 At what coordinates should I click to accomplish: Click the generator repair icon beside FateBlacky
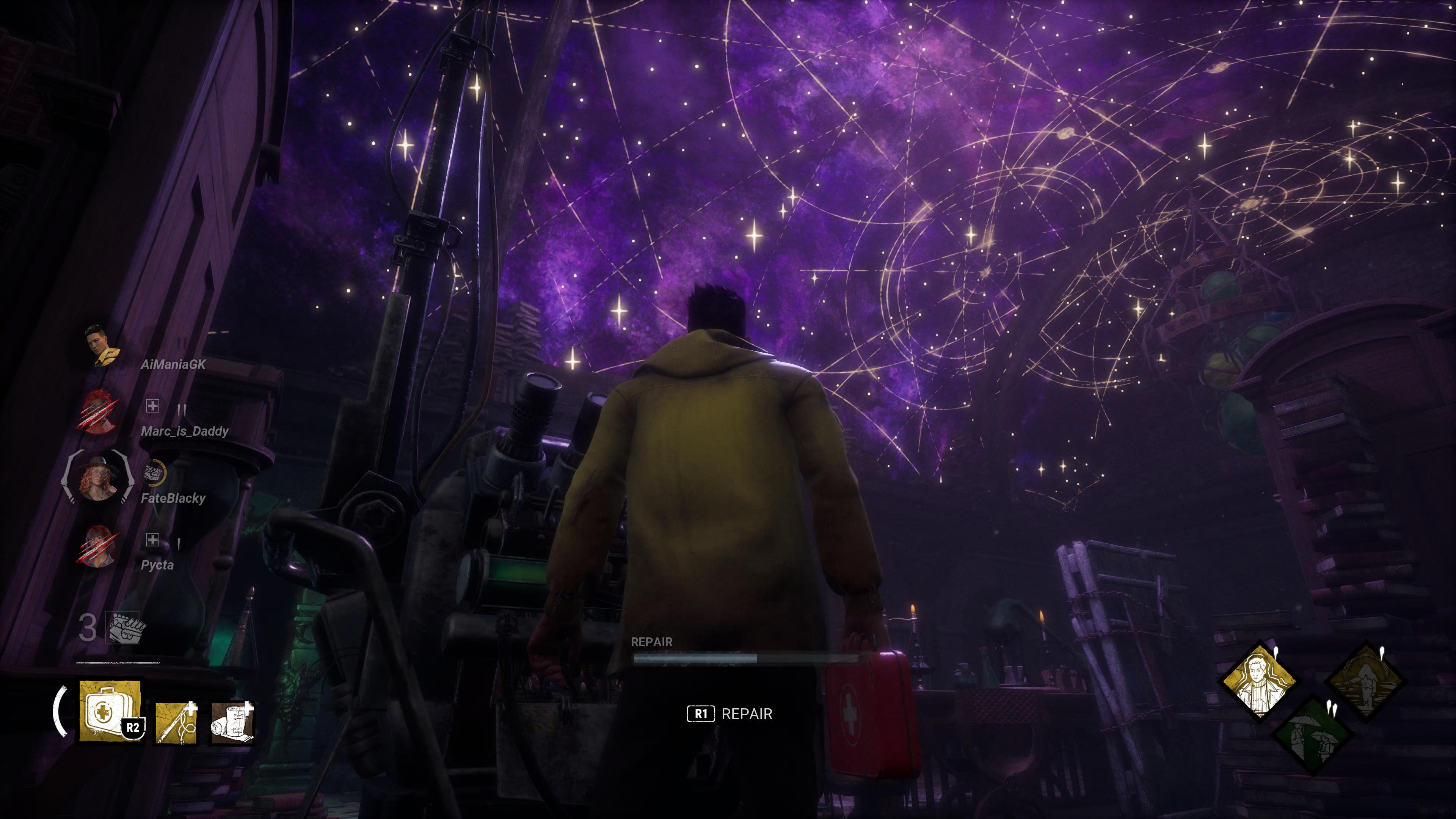[x=153, y=472]
